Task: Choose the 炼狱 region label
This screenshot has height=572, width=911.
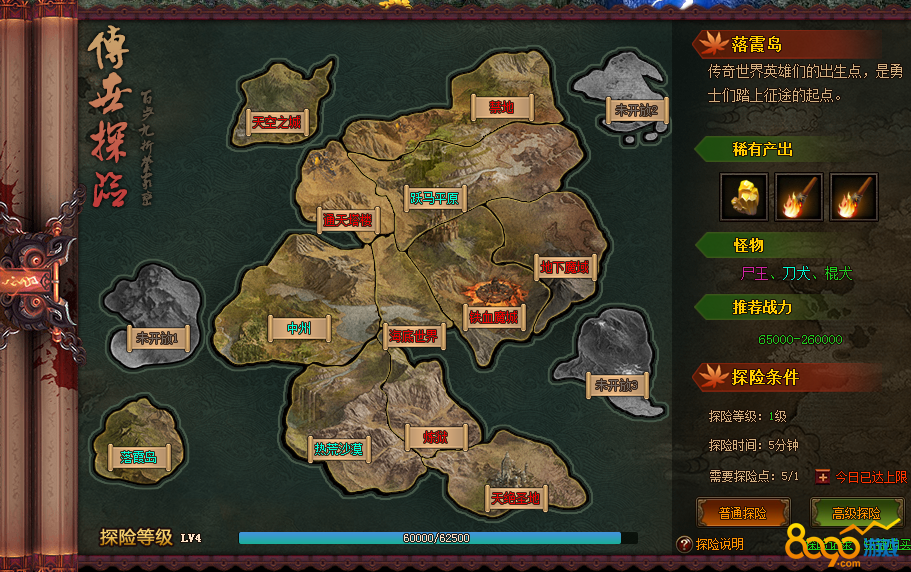Action: (436, 437)
